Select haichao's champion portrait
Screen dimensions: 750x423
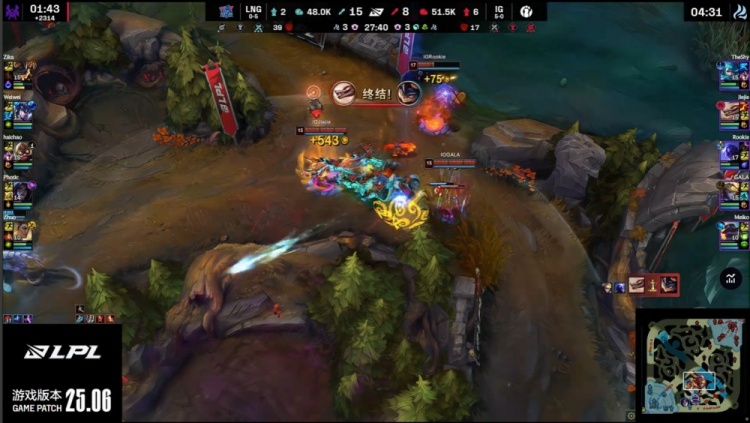click(x=22, y=151)
